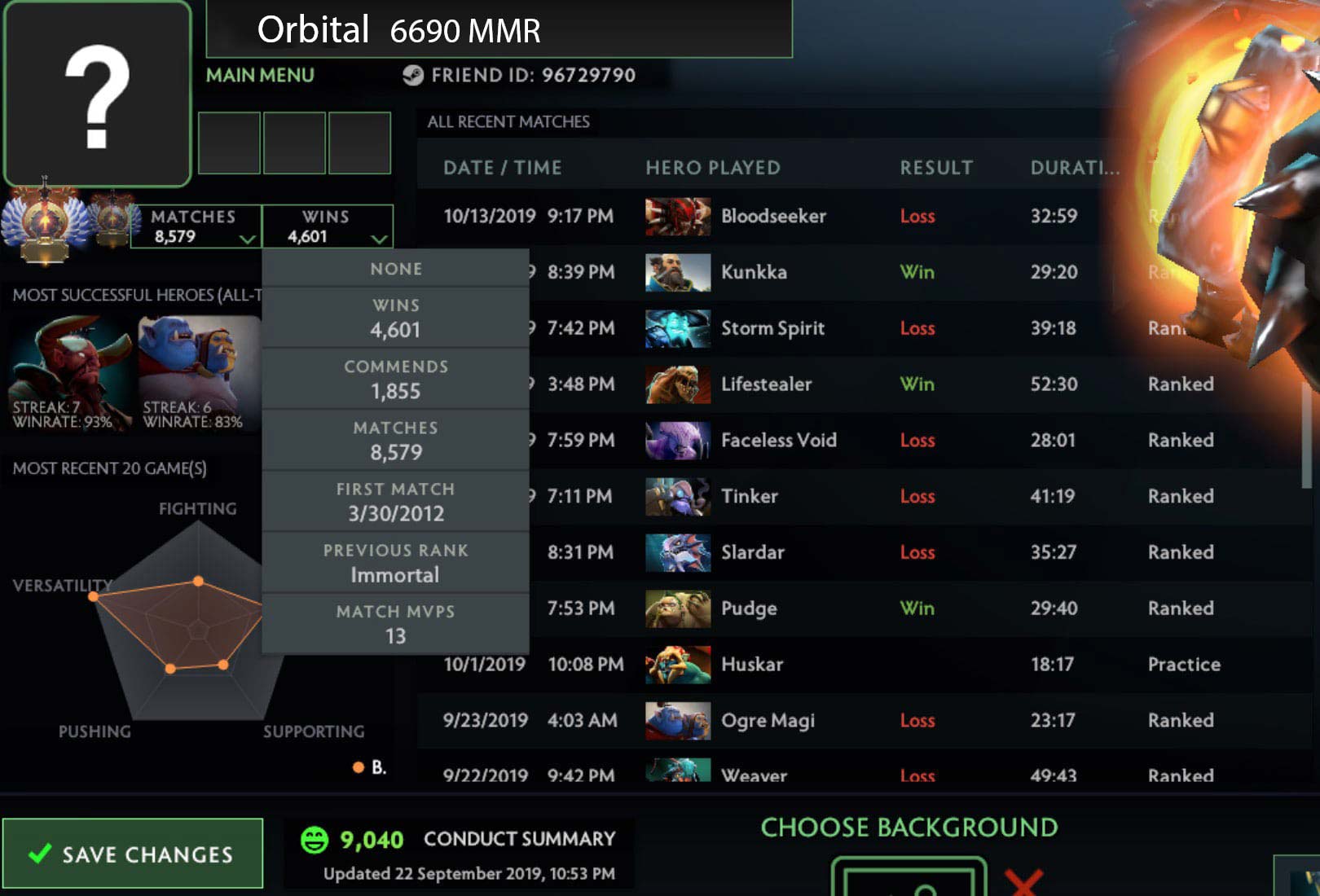Viewport: 1320px width, 896px height.
Task: Choose the Match MVPs option
Action: 396,624
